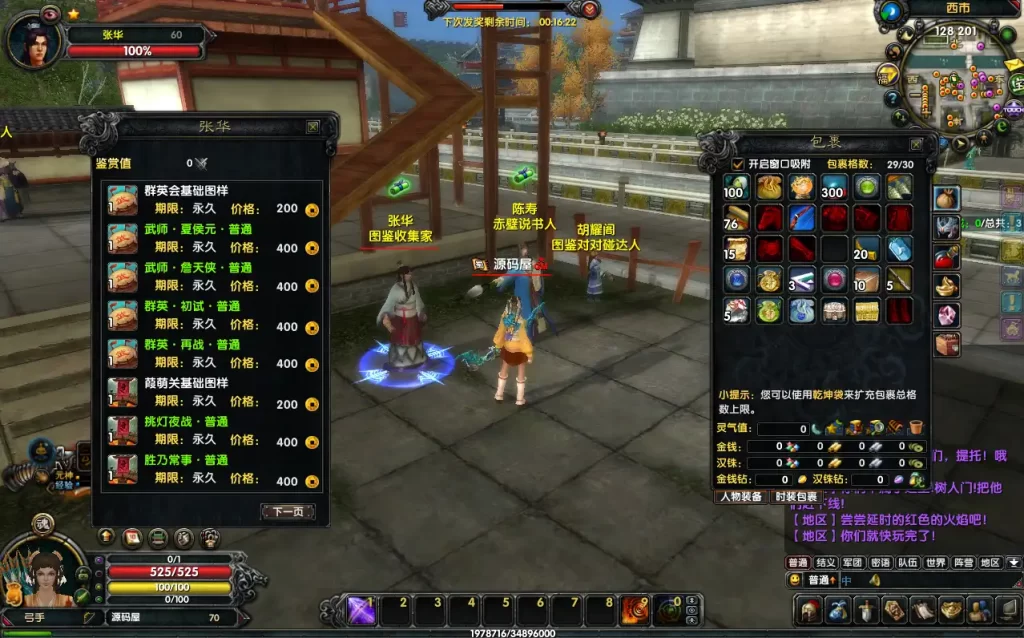Select the 张华 player portrait

[33, 42]
